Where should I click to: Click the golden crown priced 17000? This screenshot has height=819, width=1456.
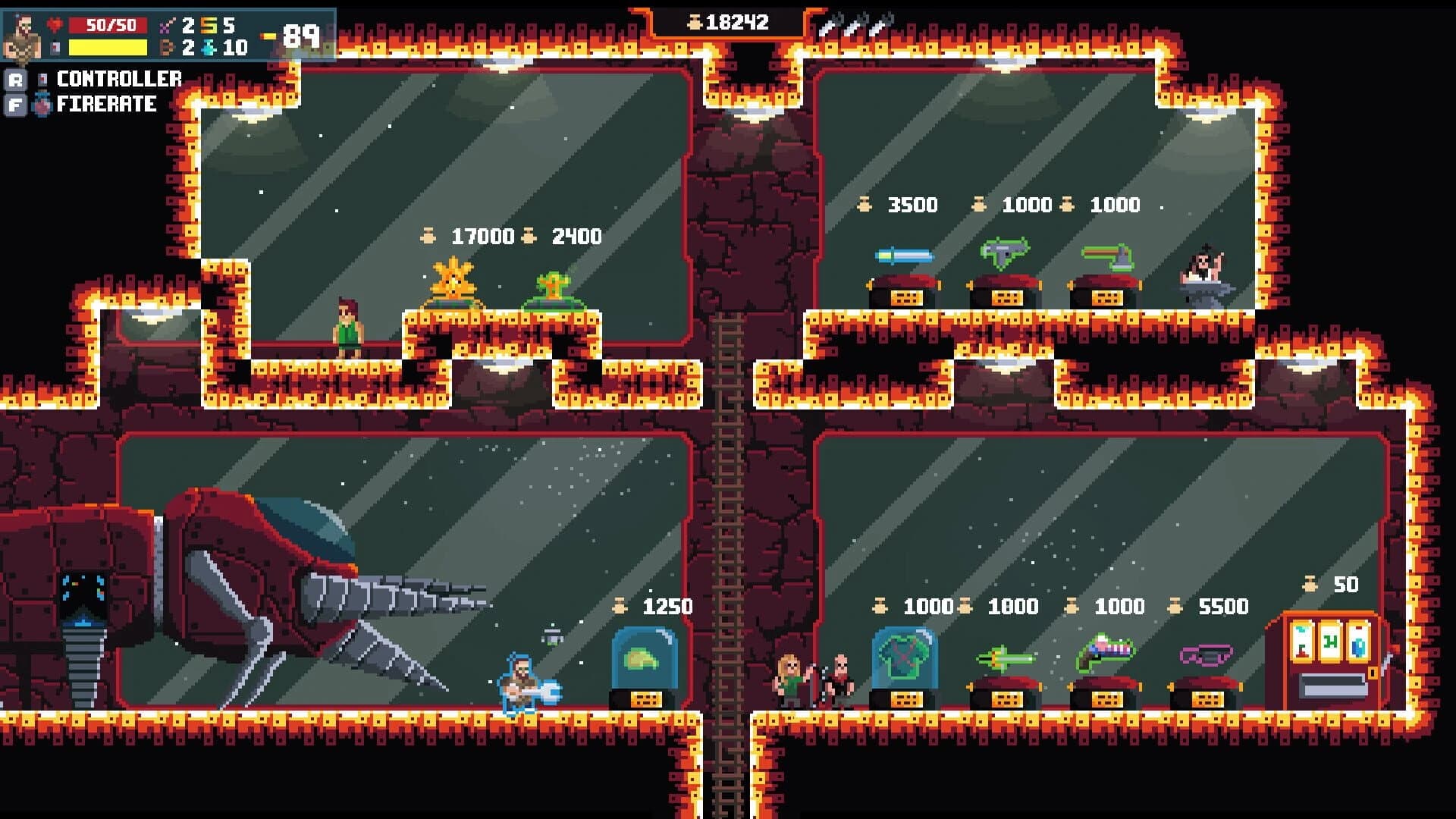pyautogui.click(x=452, y=281)
